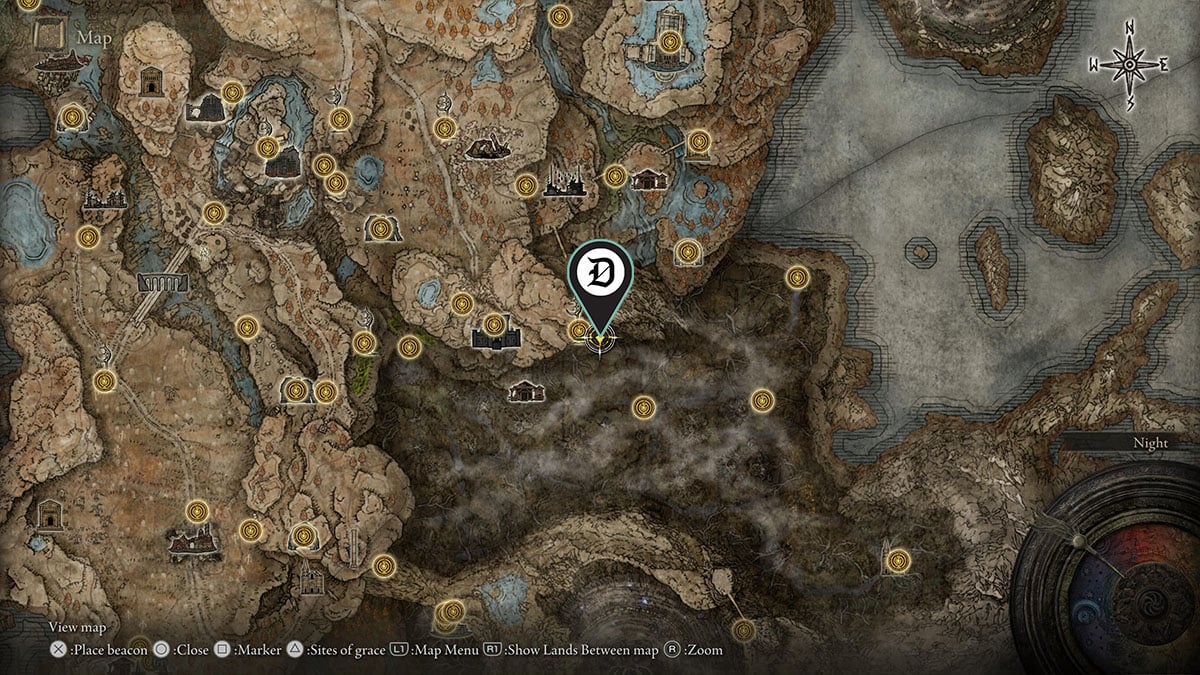Click the compass rose
This screenshot has width=1200, height=675.
pyautogui.click(x=1129, y=64)
